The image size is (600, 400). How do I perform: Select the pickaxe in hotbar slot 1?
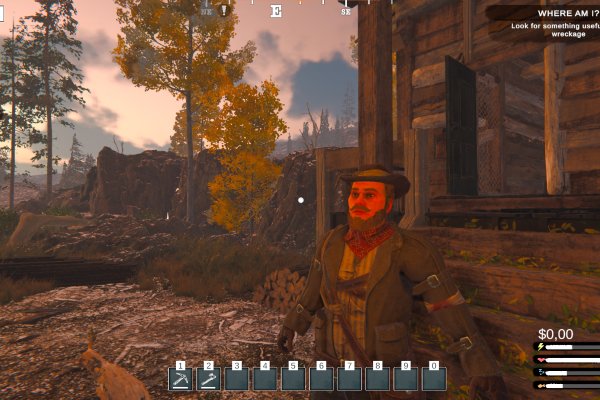pos(180,379)
